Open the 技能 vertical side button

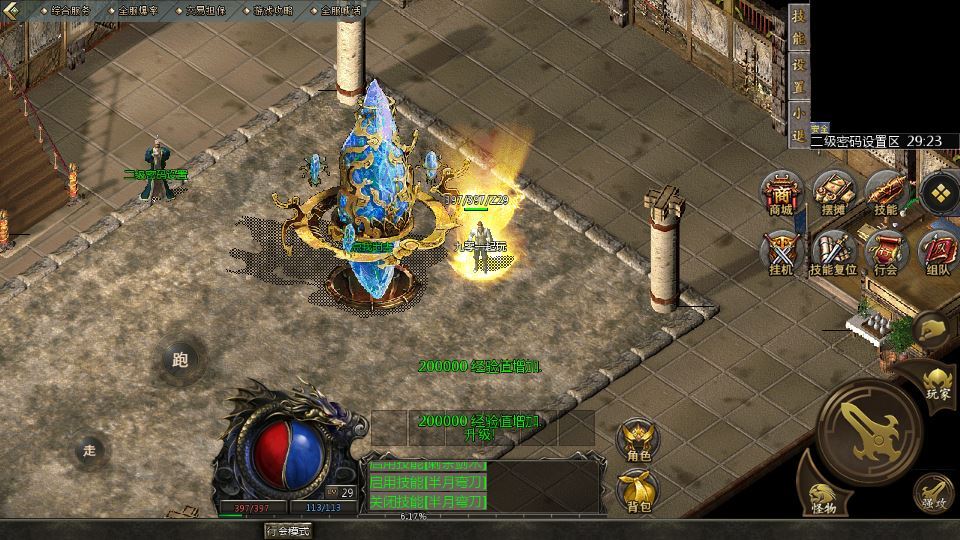coord(798,30)
